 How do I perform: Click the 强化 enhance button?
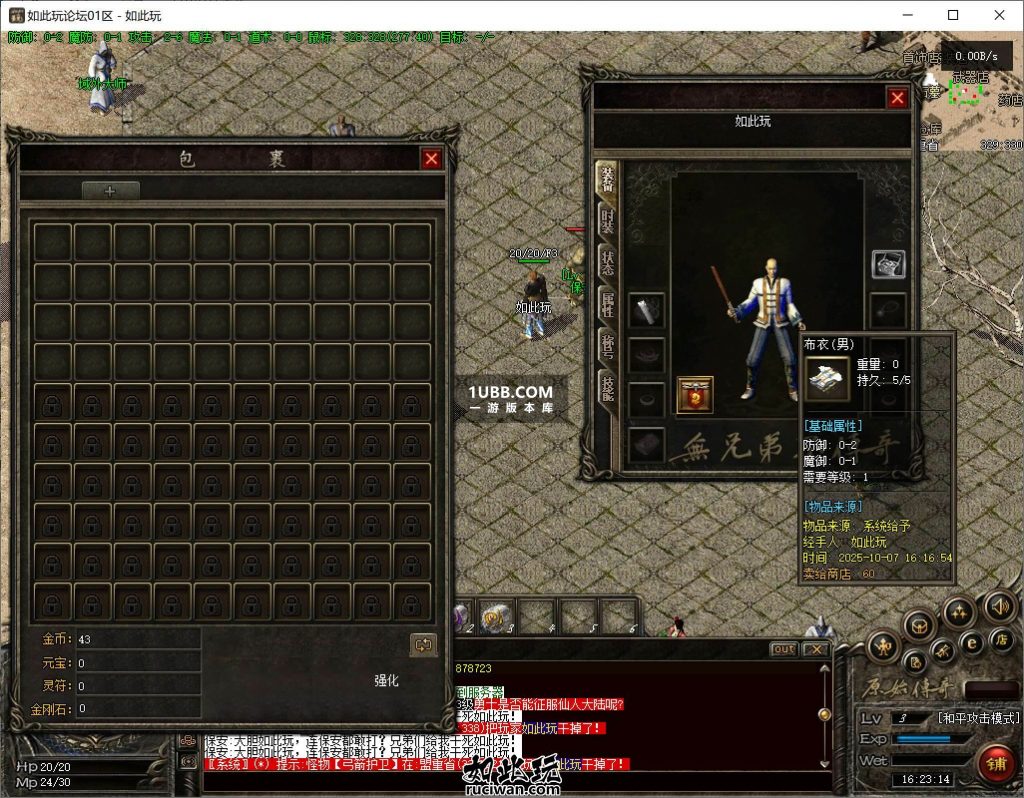point(386,680)
